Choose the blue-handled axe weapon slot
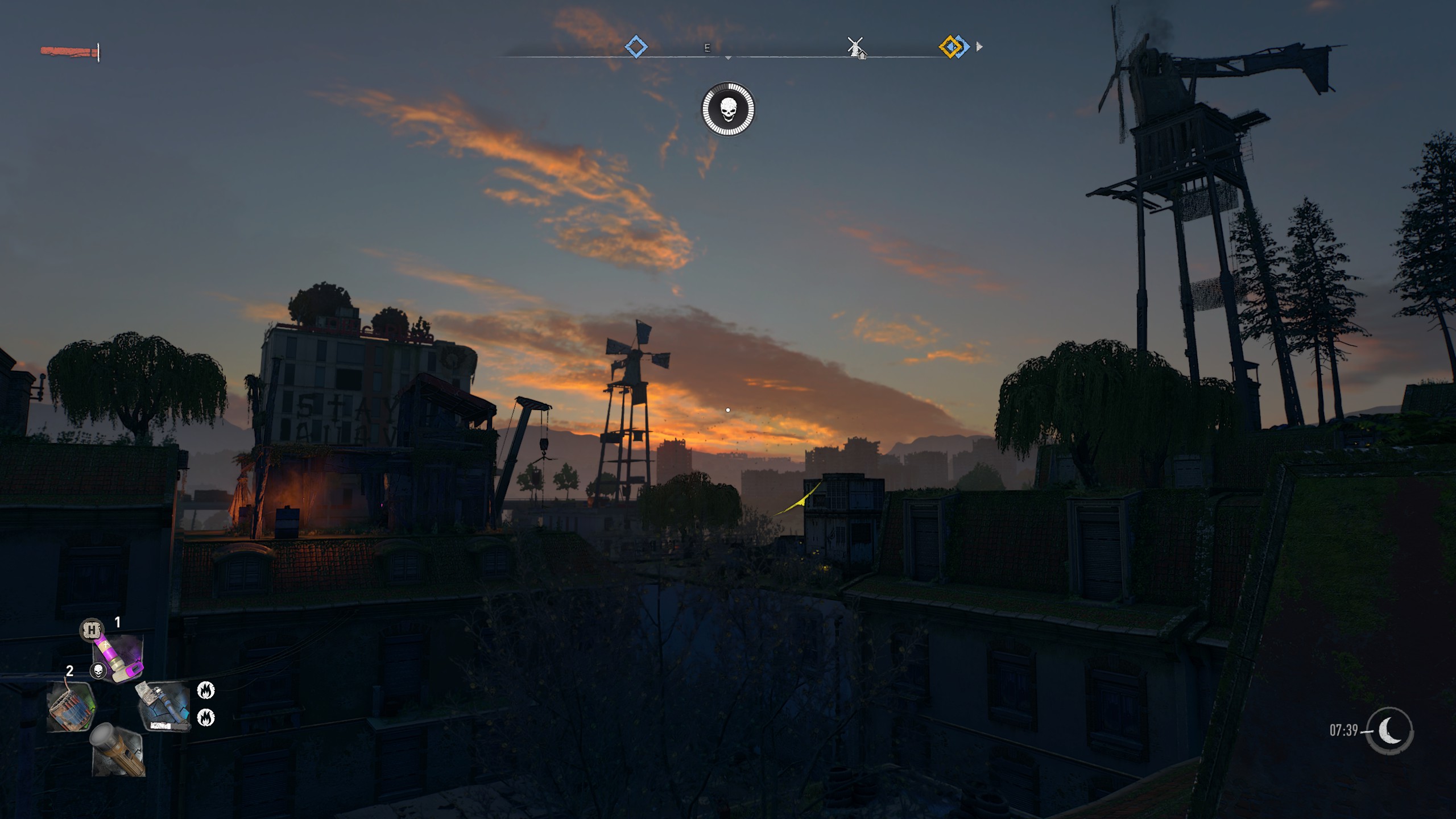The height and width of the screenshot is (819, 1456). click(x=164, y=706)
